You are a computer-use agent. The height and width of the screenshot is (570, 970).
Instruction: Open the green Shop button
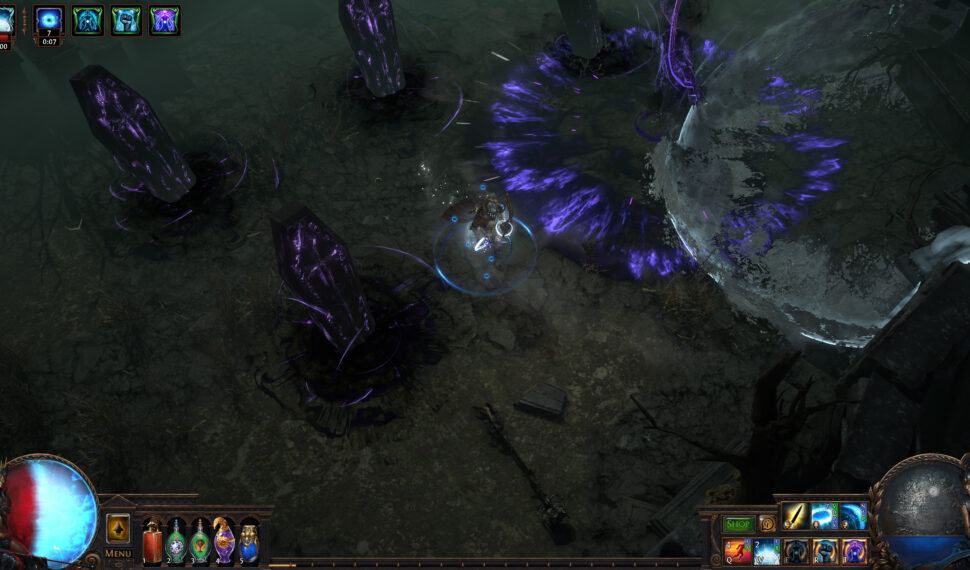pyautogui.click(x=738, y=524)
